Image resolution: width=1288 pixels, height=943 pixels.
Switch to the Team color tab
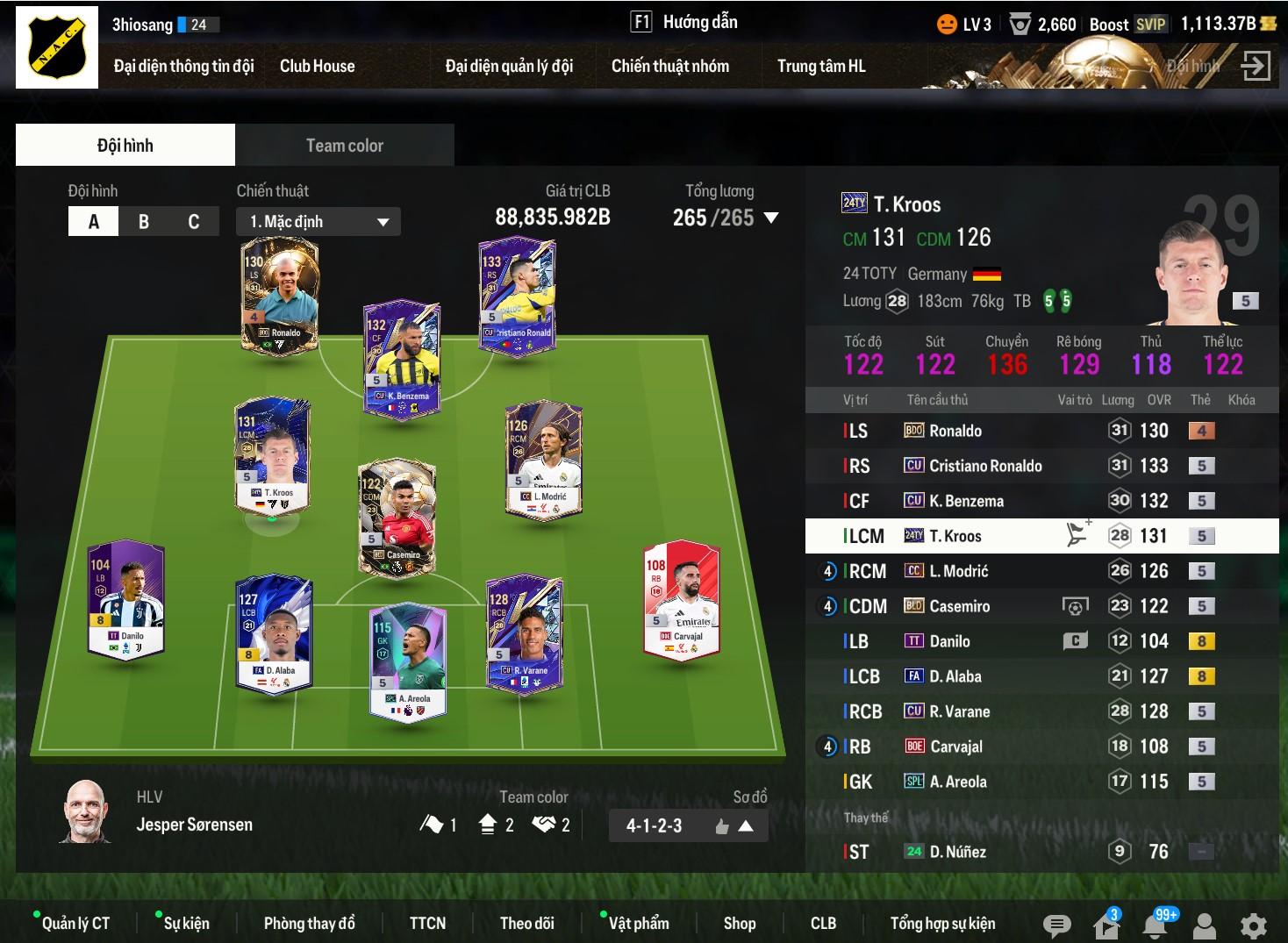click(344, 146)
